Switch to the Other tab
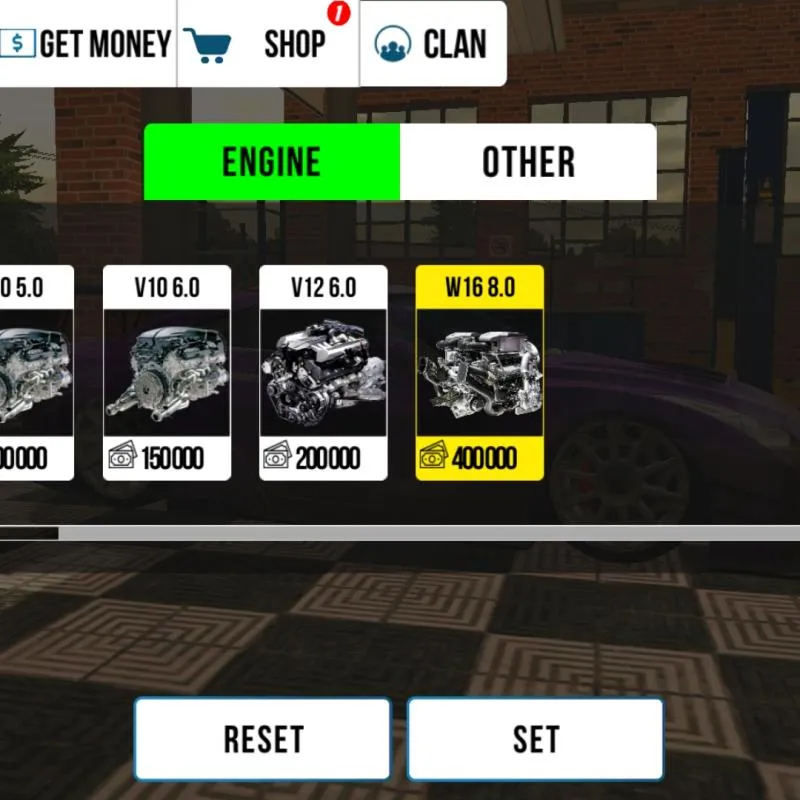This screenshot has width=800, height=800. click(x=528, y=162)
